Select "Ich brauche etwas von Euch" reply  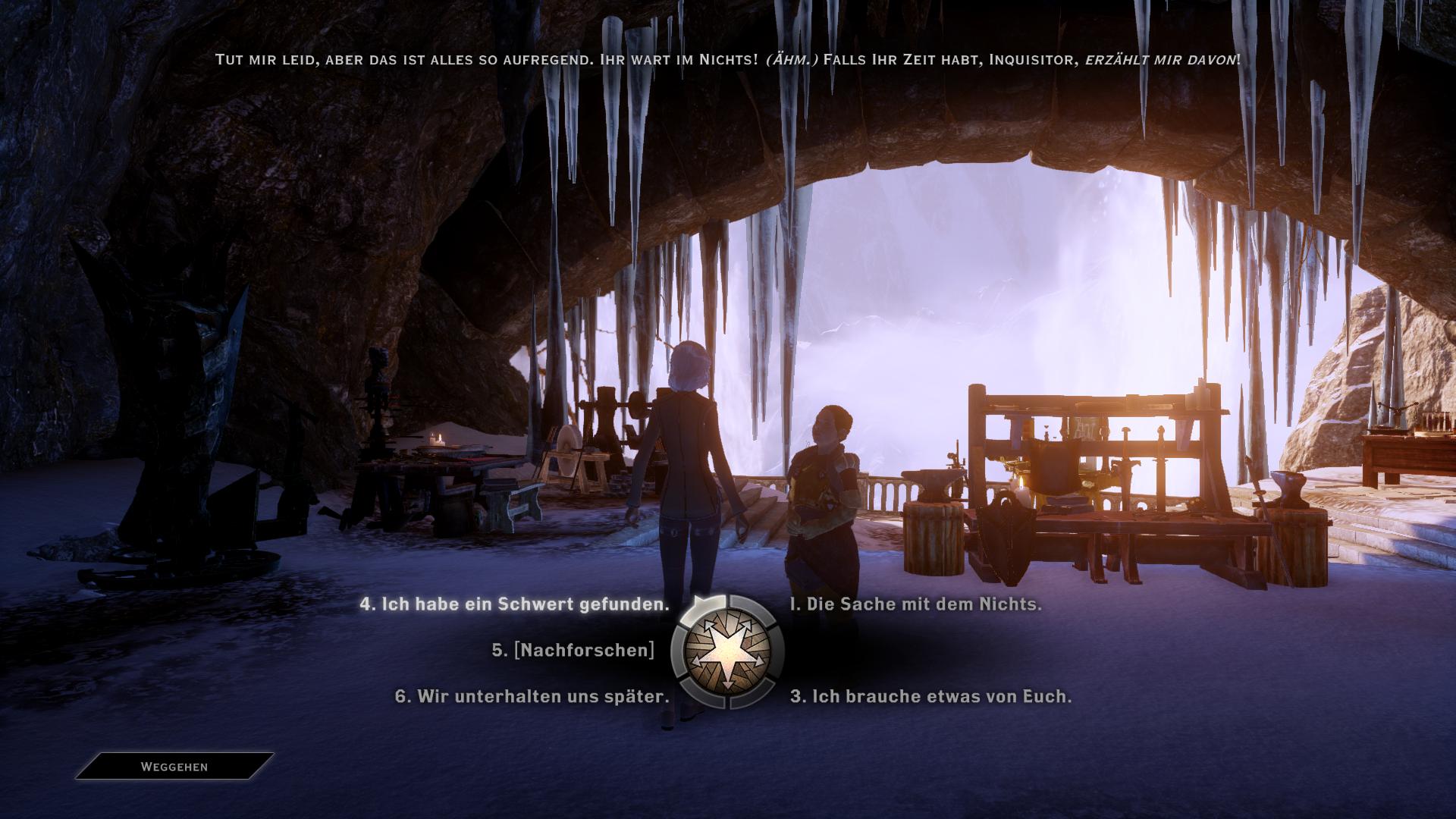pos(930,697)
